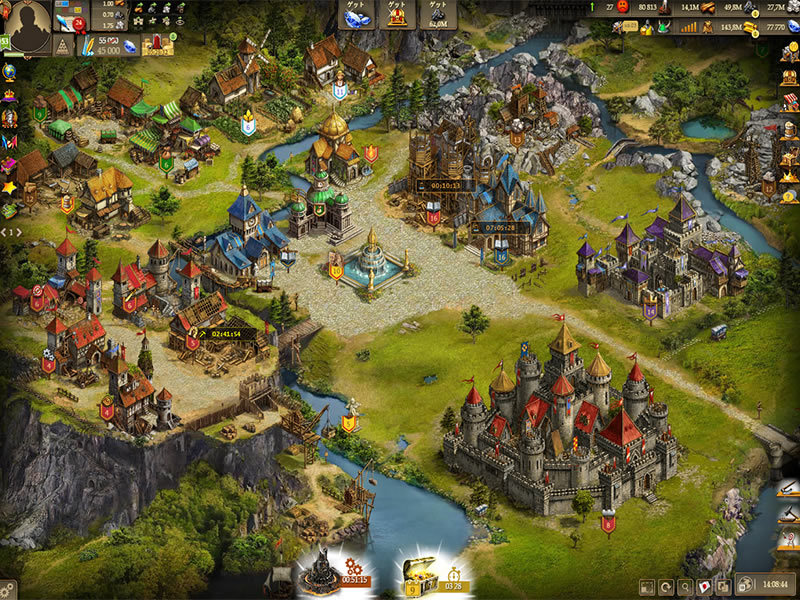Viewport: 800px width, 600px height.
Task: Select the gold star icon on left sidebar
Action: (x=9, y=187)
